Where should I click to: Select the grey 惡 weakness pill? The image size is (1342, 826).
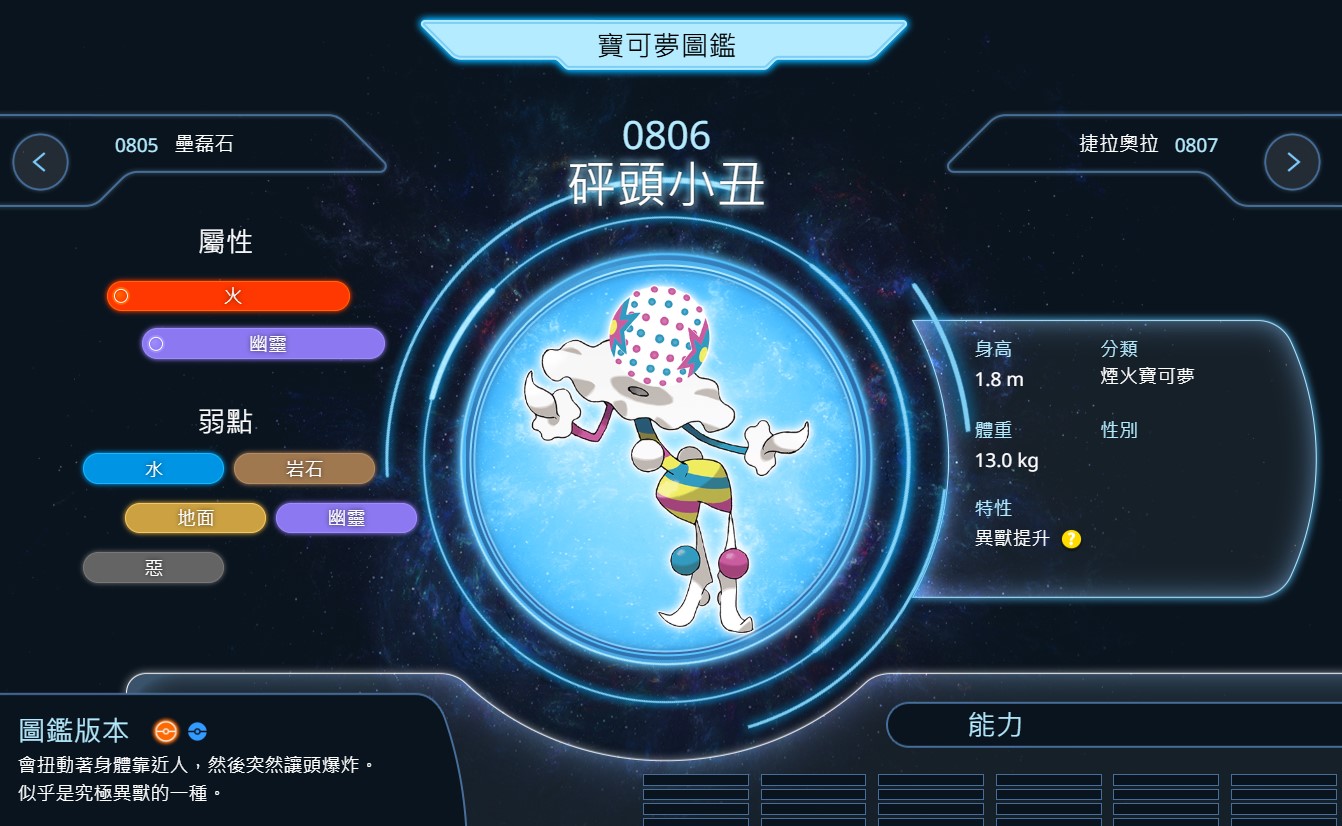(x=154, y=568)
